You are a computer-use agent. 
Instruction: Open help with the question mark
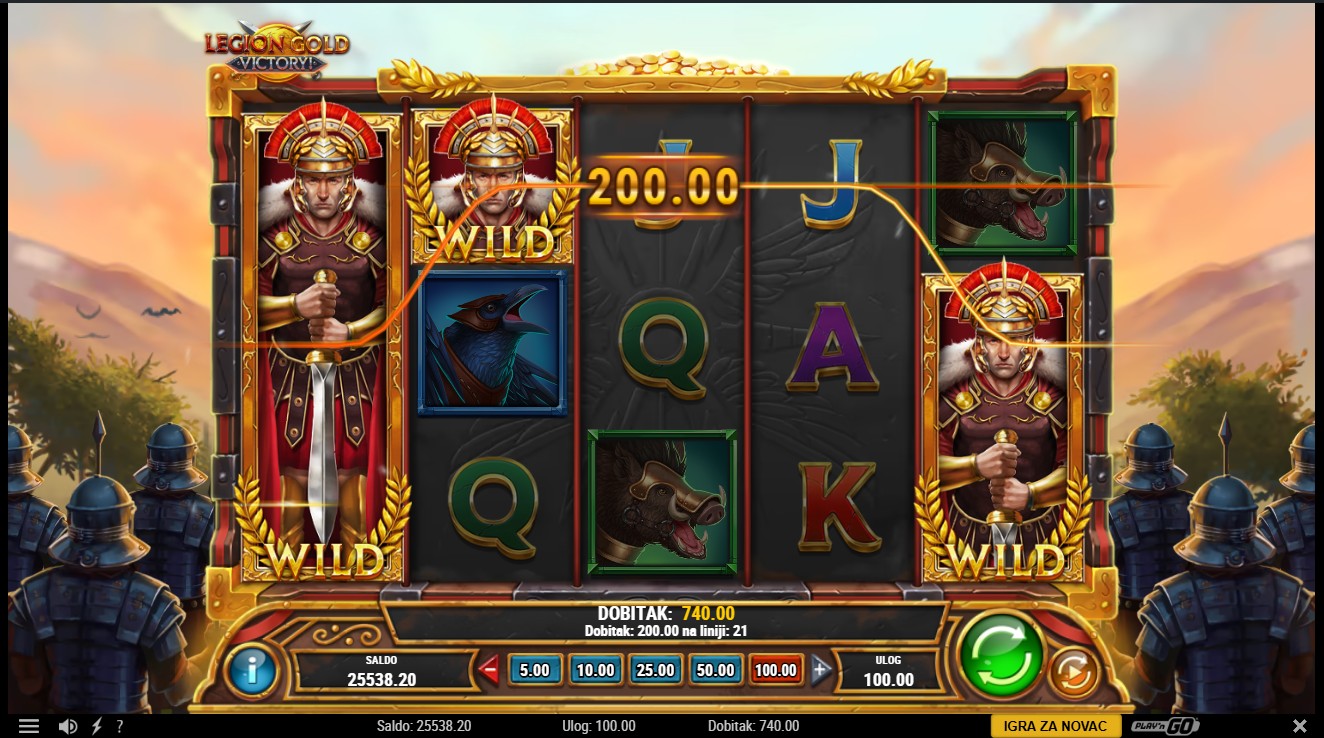(120, 726)
